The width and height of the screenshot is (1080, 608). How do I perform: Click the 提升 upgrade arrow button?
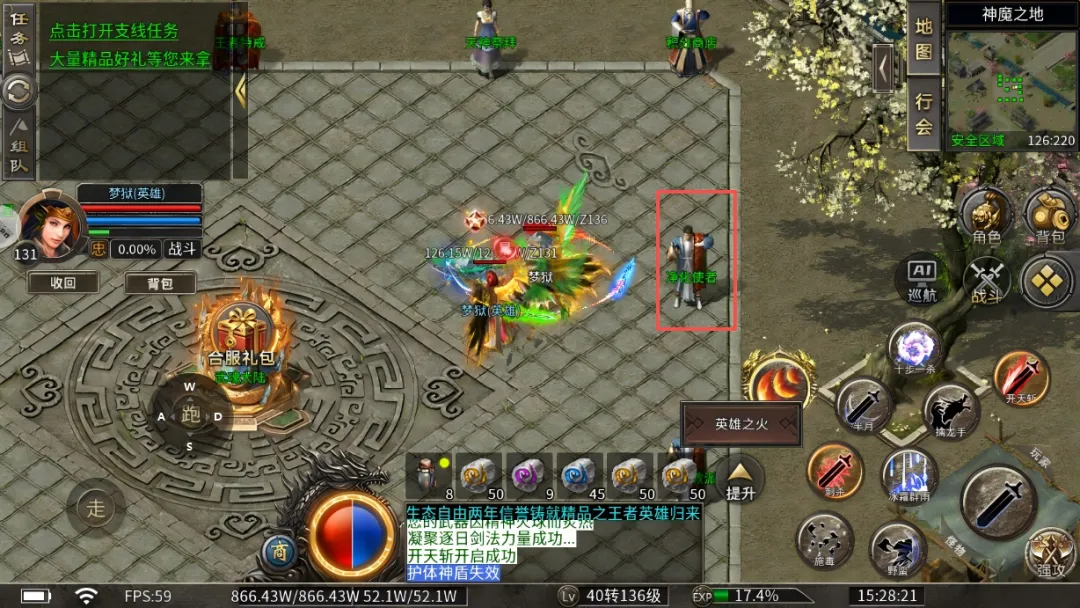point(740,476)
